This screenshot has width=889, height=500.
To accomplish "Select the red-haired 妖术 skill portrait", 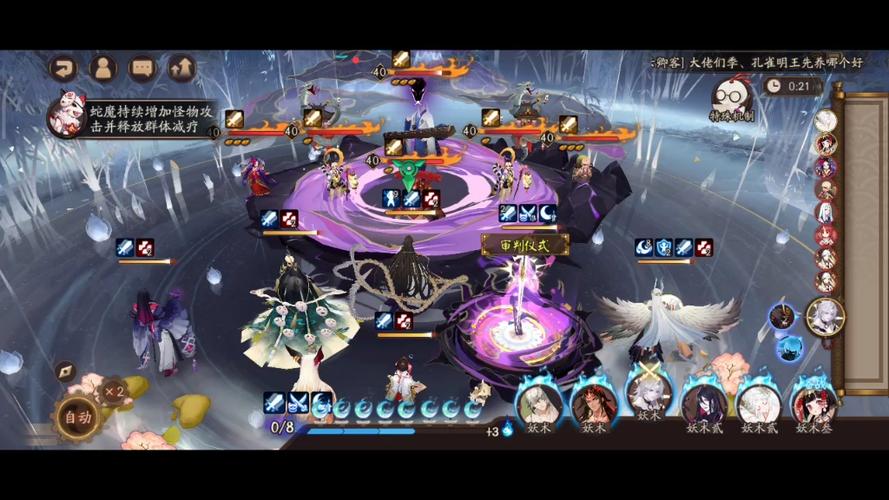I will 592,404.
